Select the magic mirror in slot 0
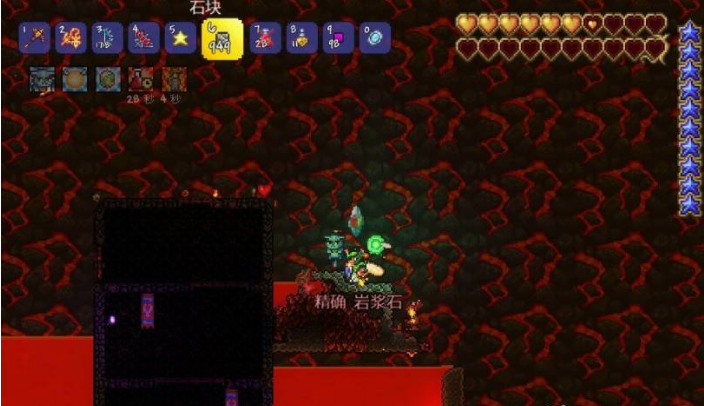The width and height of the screenshot is (704, 406). click(x=373, y=39)
